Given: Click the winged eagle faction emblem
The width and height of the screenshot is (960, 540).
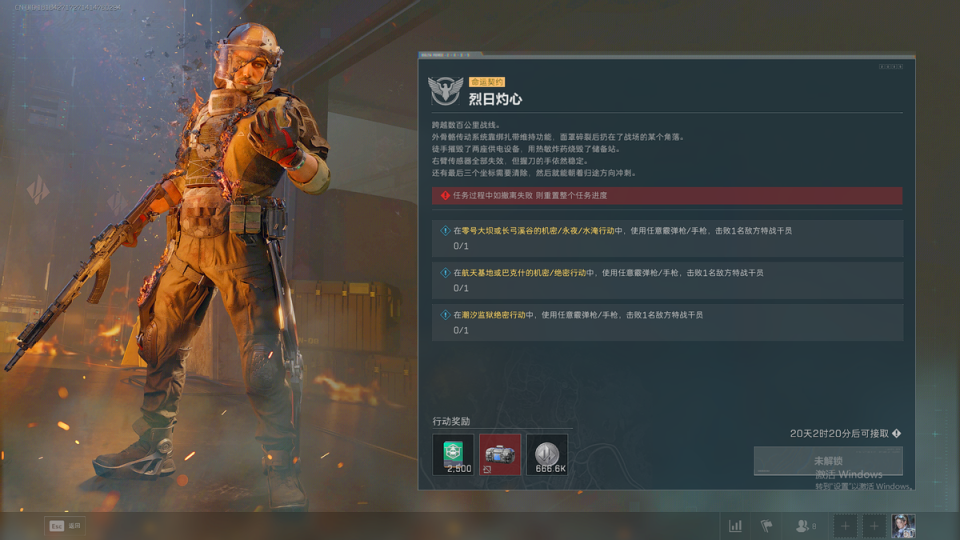Looking at the screenshot, I should [x=445, y=91].
